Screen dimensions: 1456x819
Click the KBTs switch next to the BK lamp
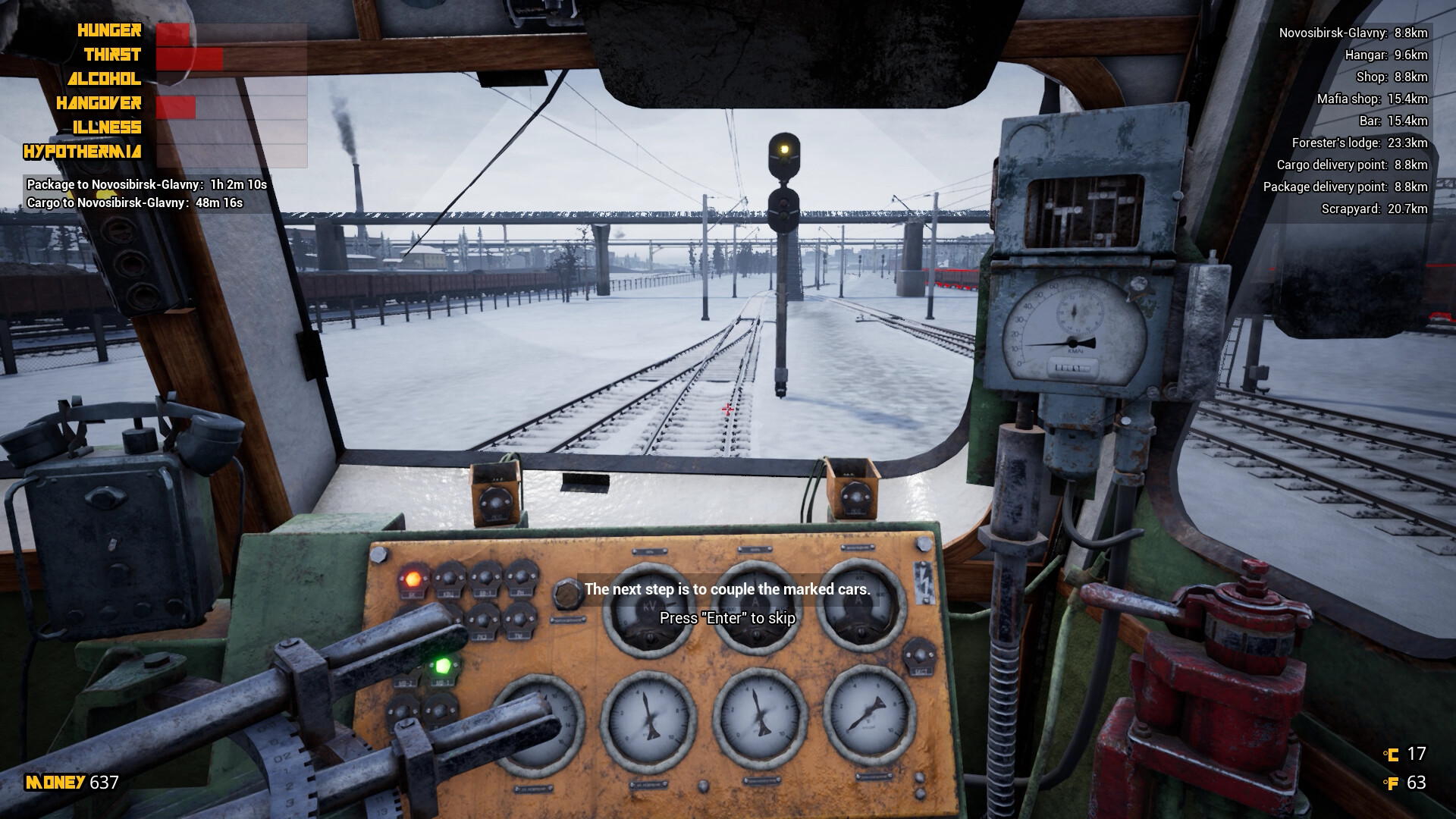[450, 576]
